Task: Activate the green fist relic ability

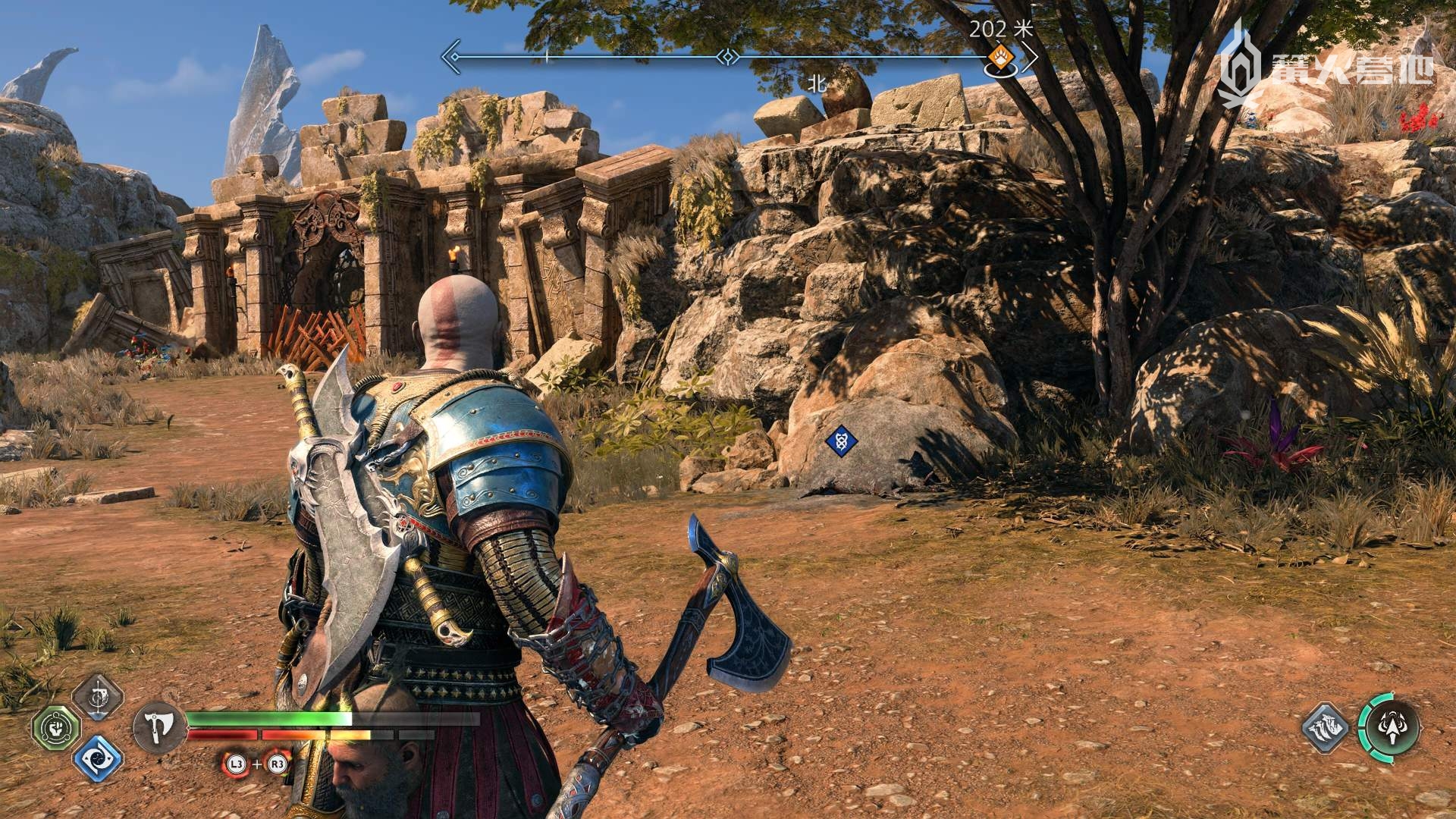Action: [x=56, y=730]
